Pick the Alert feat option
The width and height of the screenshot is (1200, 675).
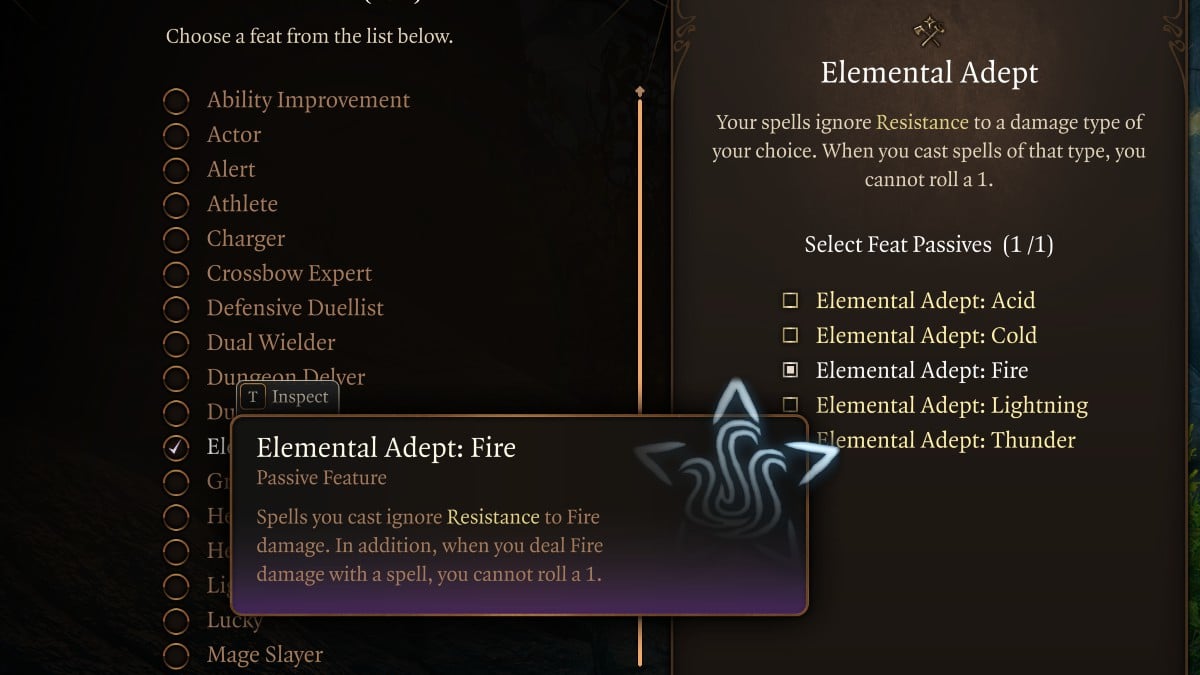[x=176, y=170]
